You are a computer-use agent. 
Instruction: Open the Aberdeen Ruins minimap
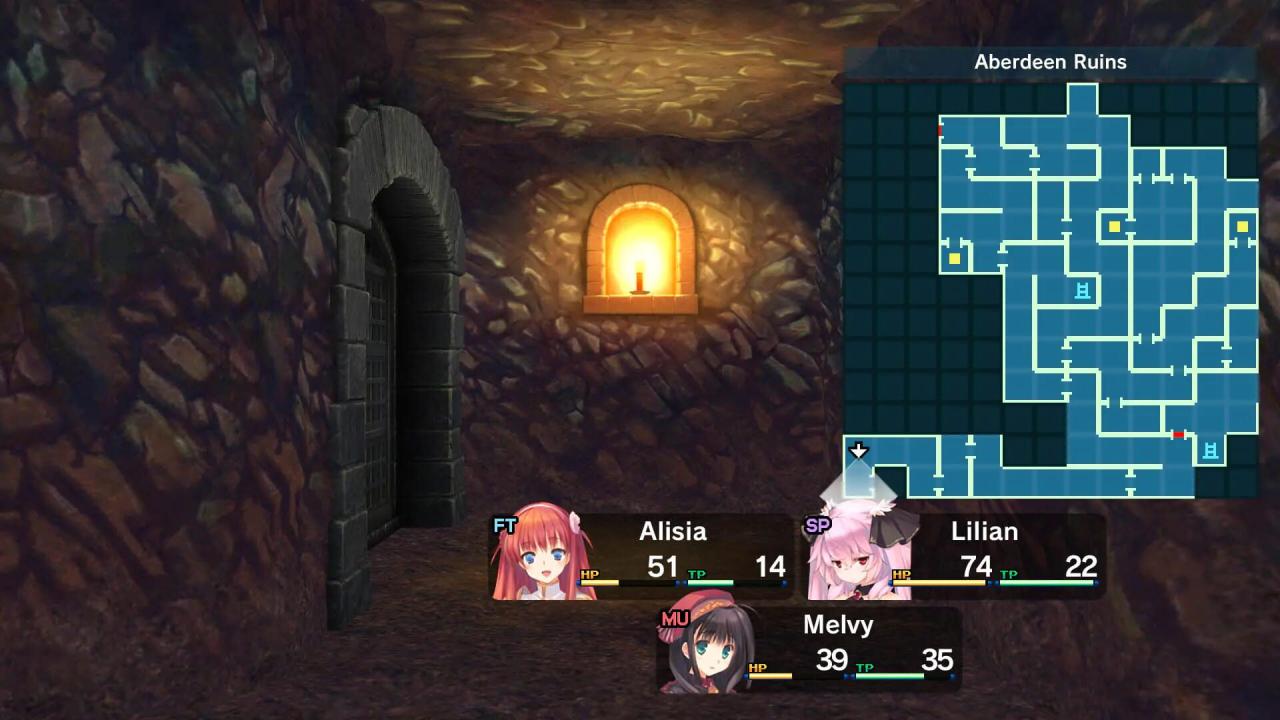[1050, 290]
